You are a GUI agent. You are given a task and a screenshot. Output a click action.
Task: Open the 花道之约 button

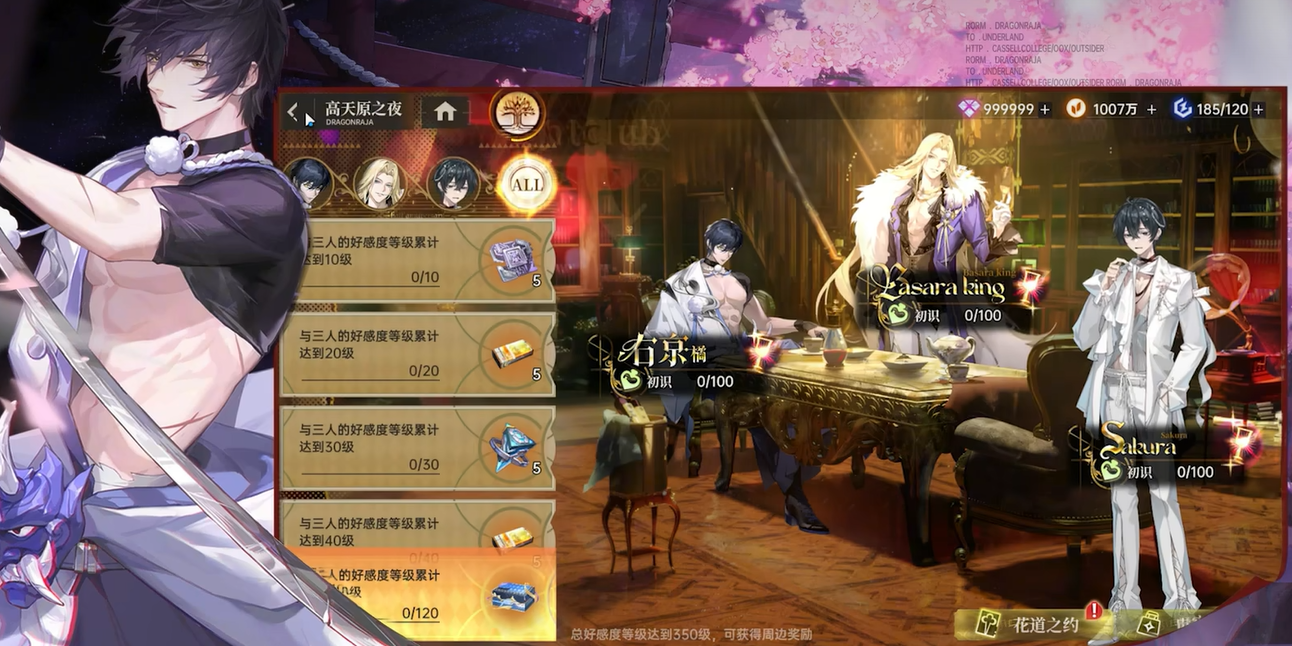1030,626
